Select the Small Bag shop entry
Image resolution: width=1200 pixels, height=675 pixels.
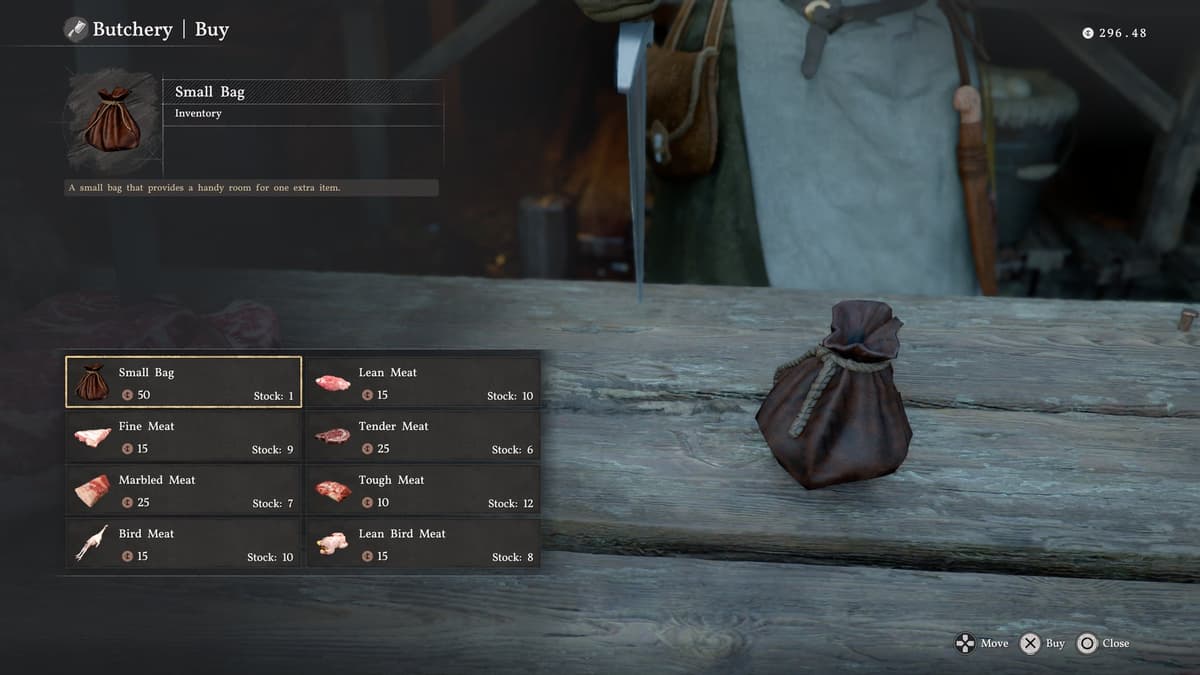coord(183,382)
